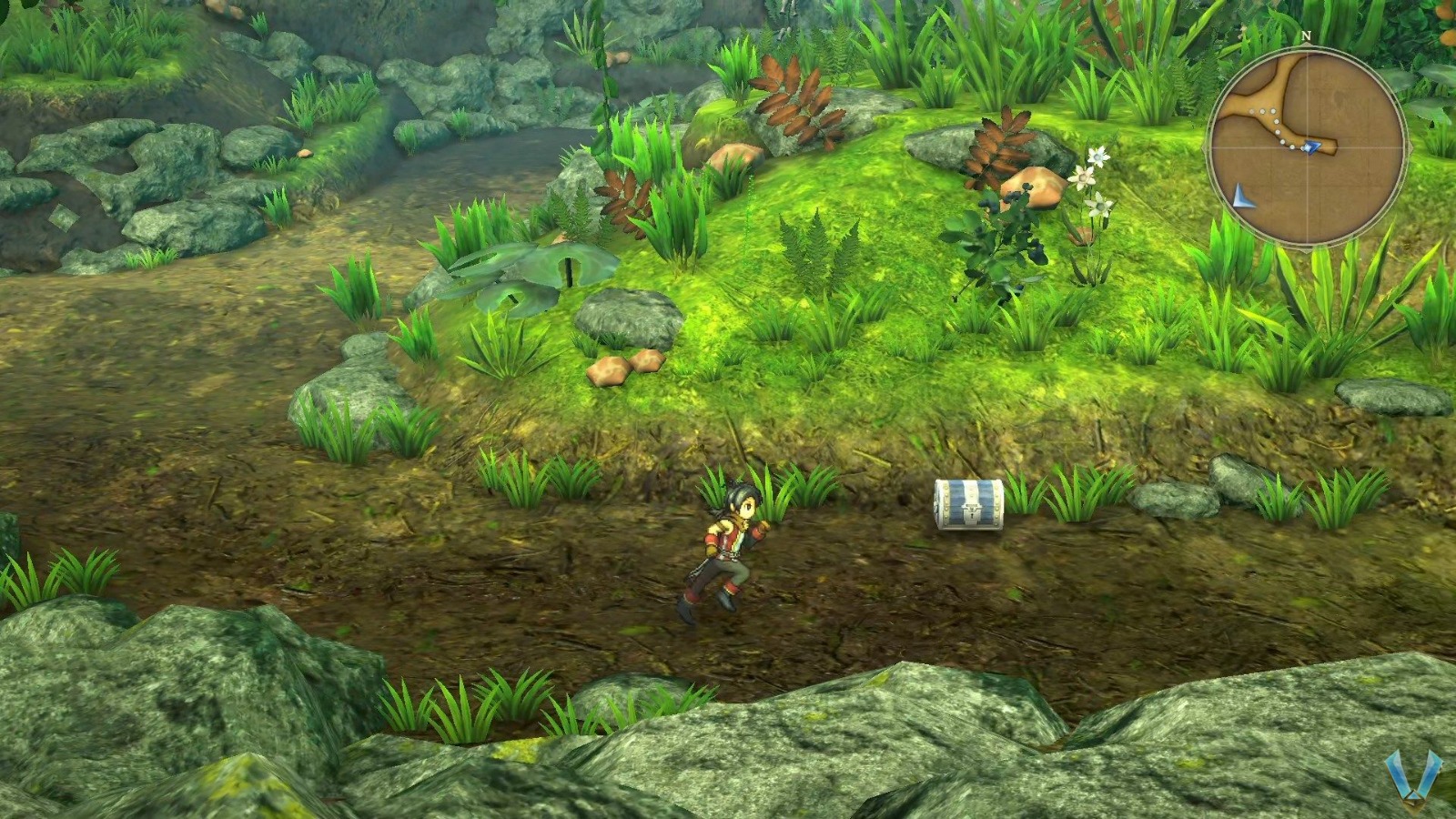The height and width of the screenshot is (819, 1456).
Task: Select the blue player arrow on the minimap
Action: 1311,147
